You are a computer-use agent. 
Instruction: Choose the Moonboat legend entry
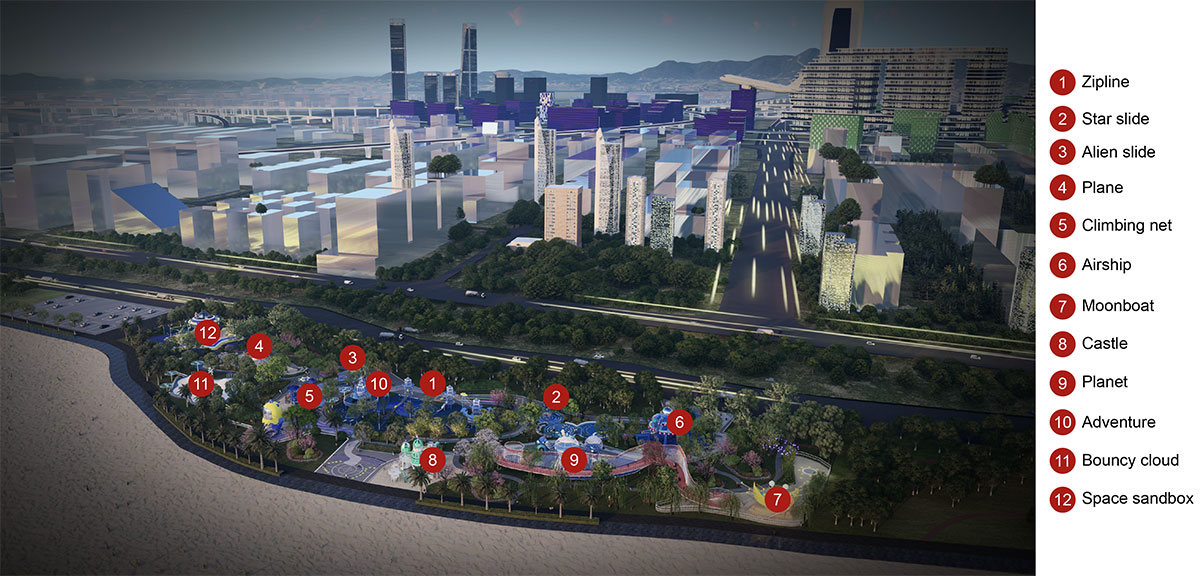(1117, 305)
